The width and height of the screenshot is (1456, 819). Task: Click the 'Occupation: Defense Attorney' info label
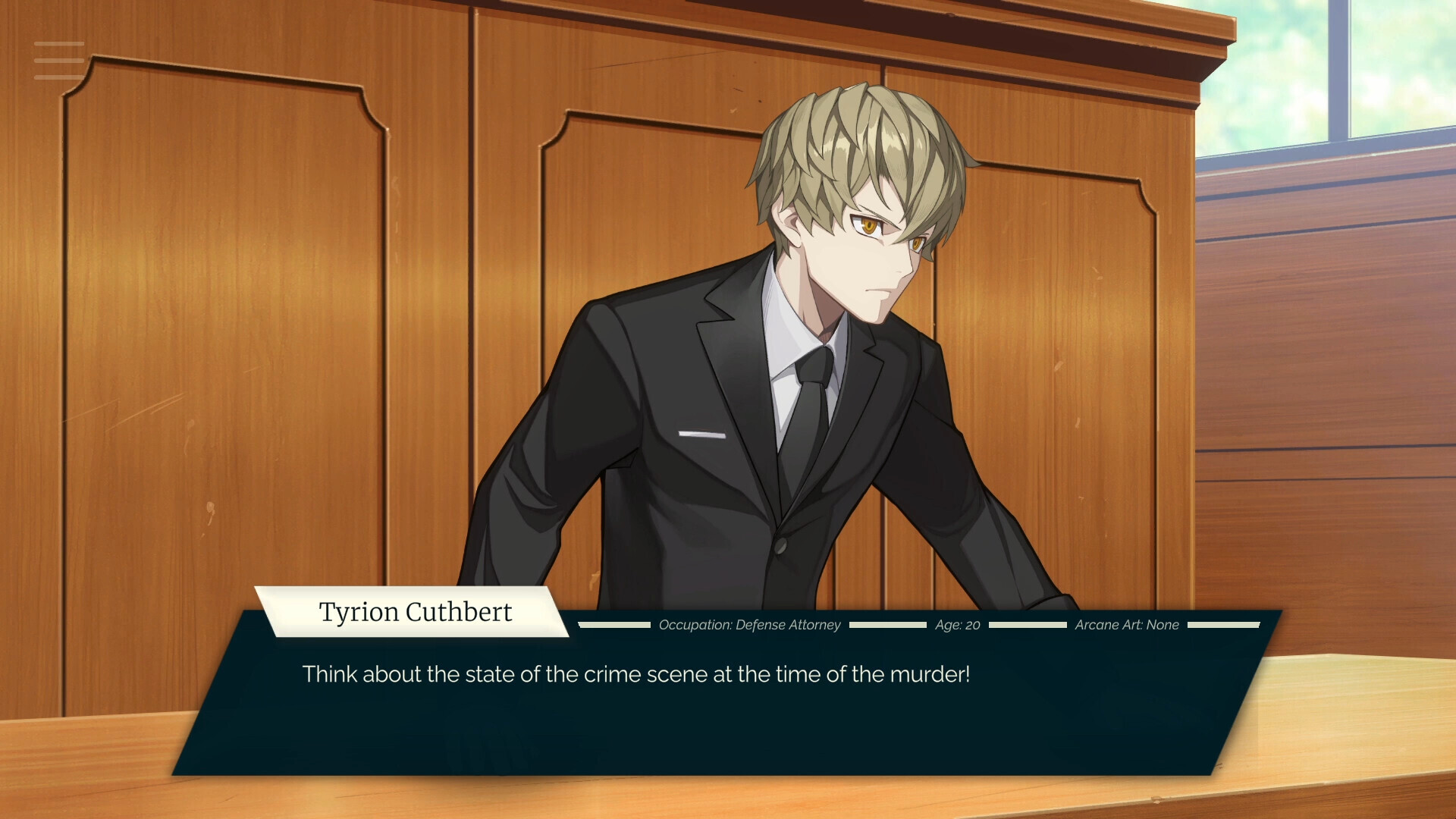(751, 625)
